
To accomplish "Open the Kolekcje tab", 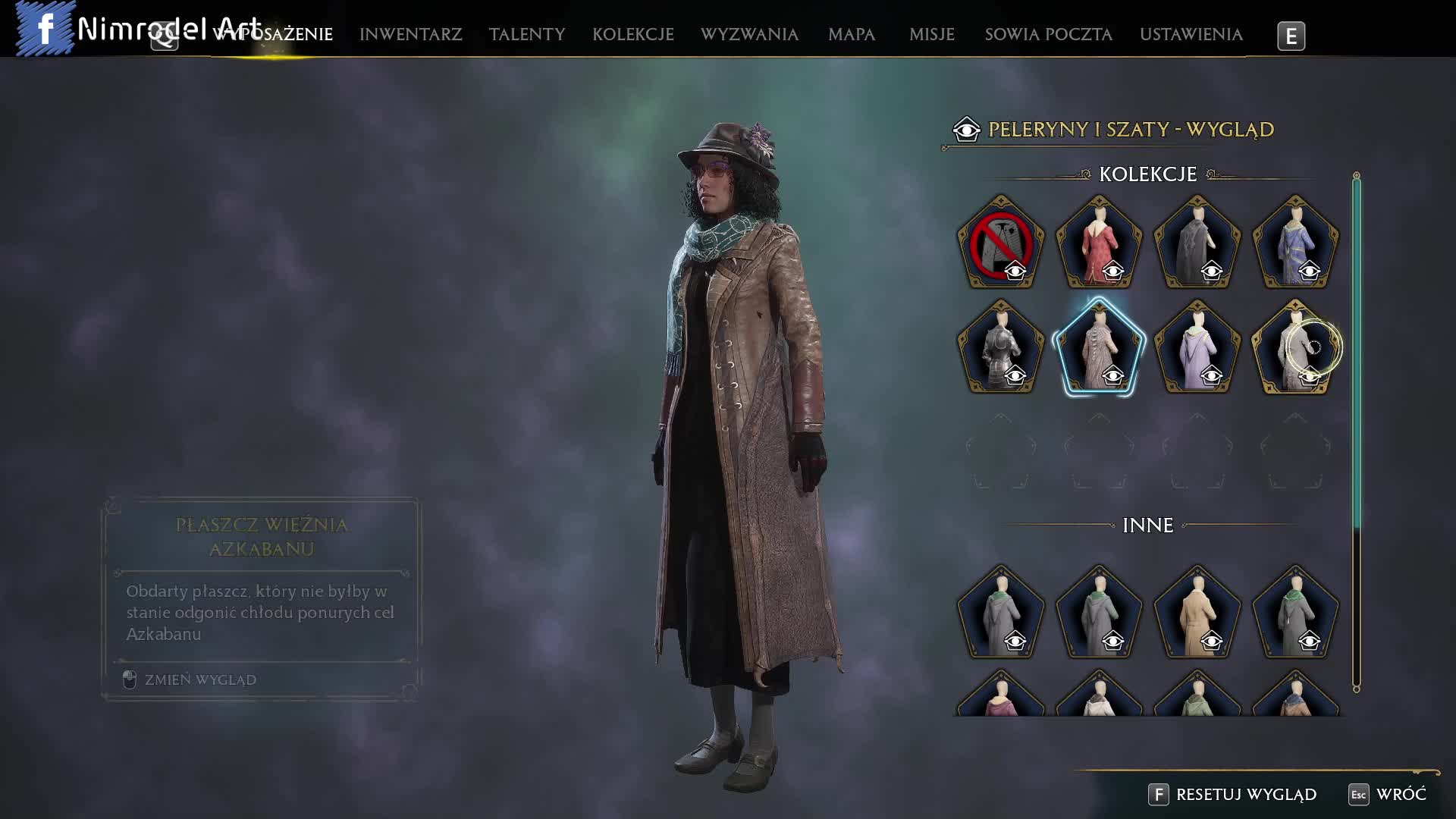I will [632, 35].
